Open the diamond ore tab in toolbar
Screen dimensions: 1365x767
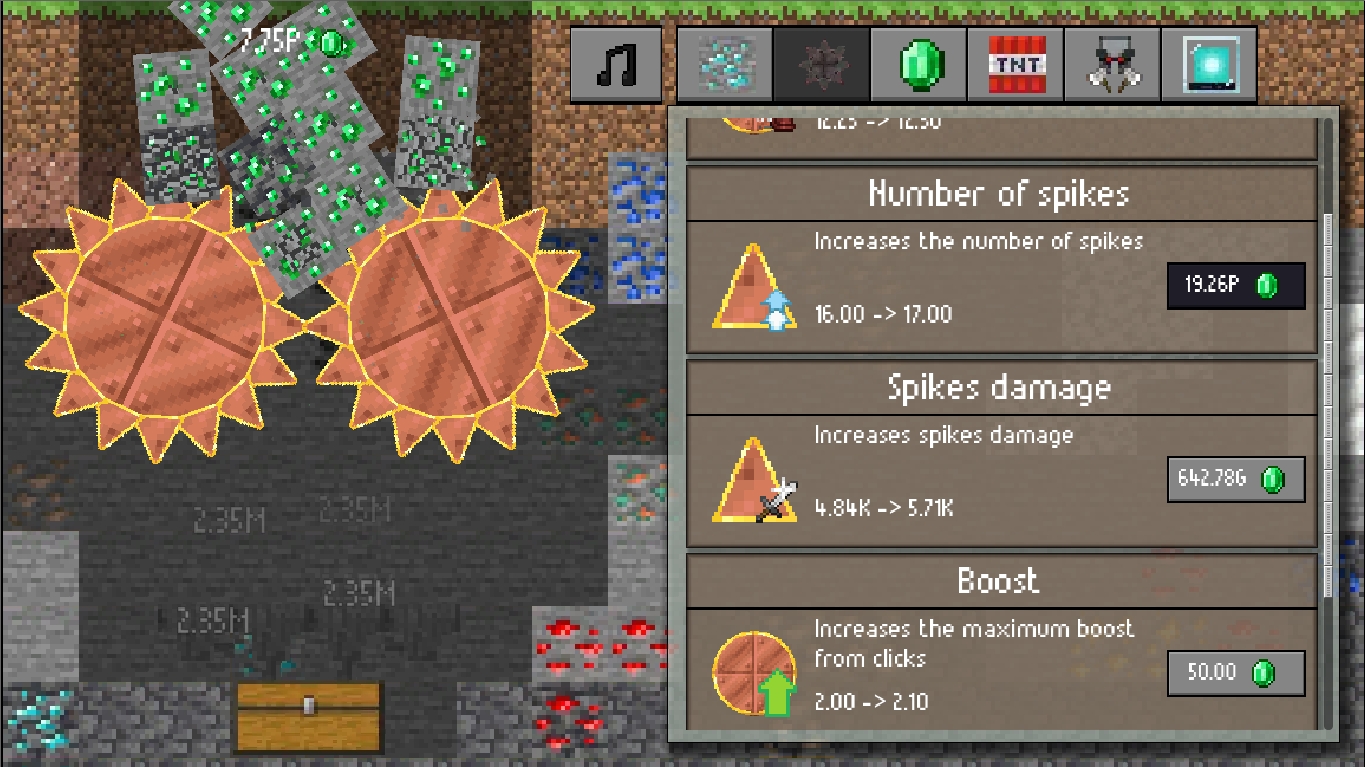(723, 64)
